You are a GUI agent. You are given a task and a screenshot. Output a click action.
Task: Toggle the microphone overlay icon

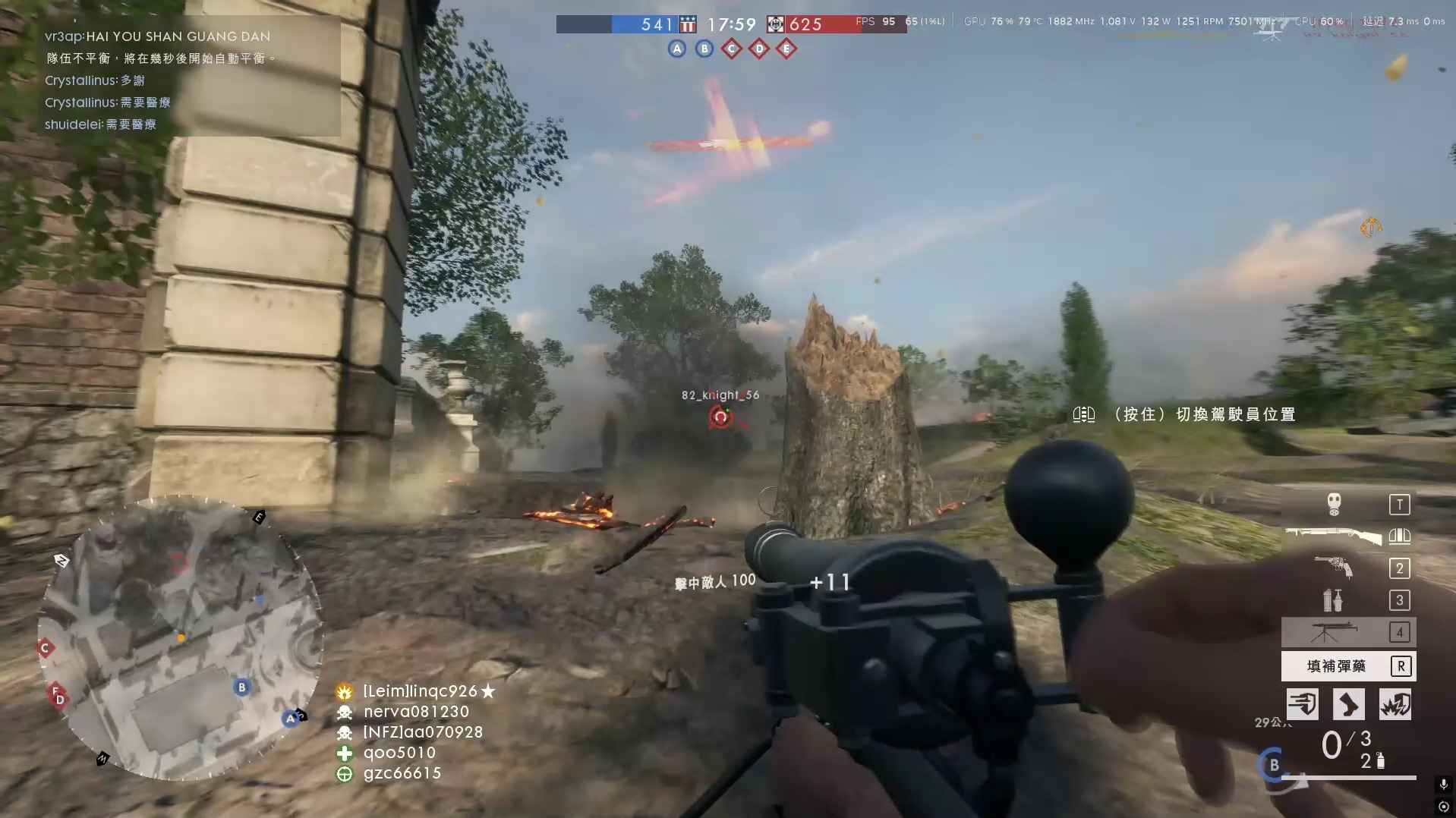(1443, 784)
